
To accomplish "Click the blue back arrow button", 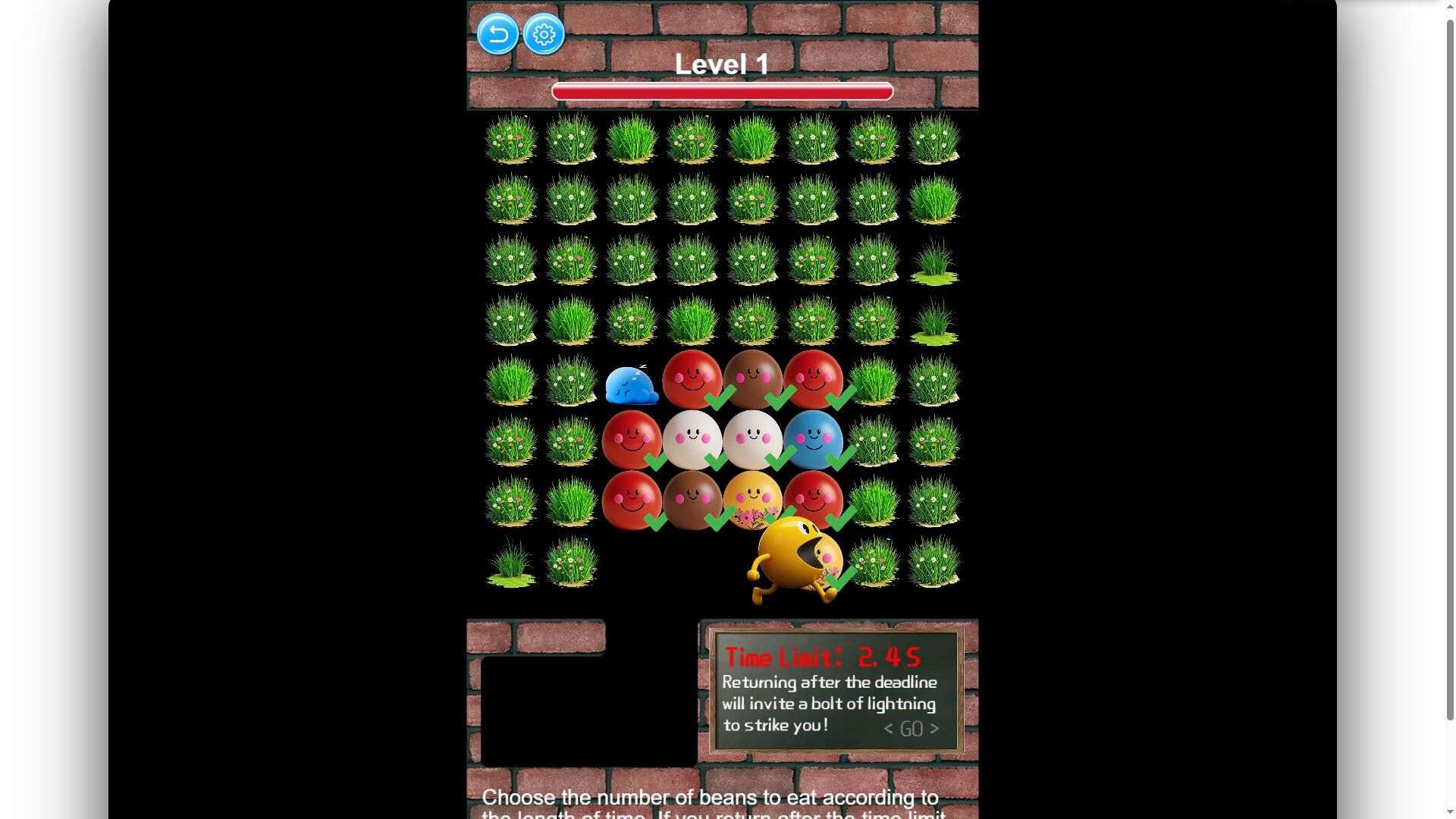I will coord(497,34).
